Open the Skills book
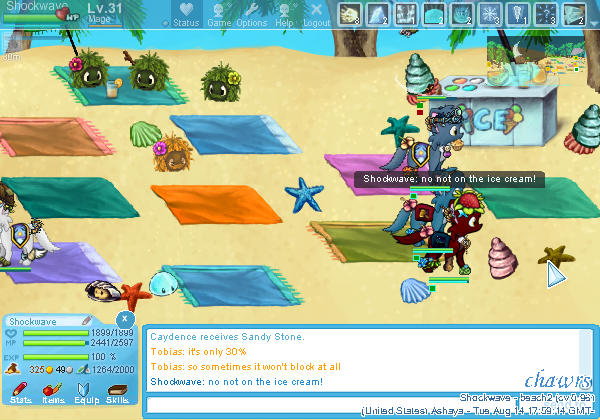Image resolution: width=600 pixels, height=420 pixels. click(117, 390)
